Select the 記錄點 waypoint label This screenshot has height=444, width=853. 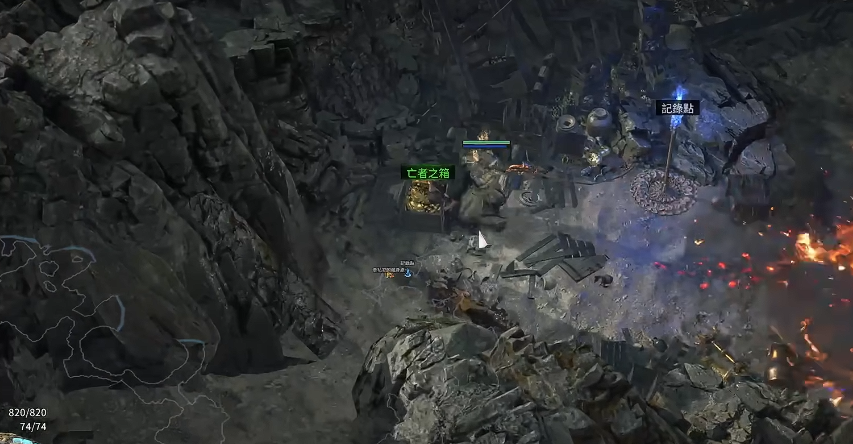(676, 107)
